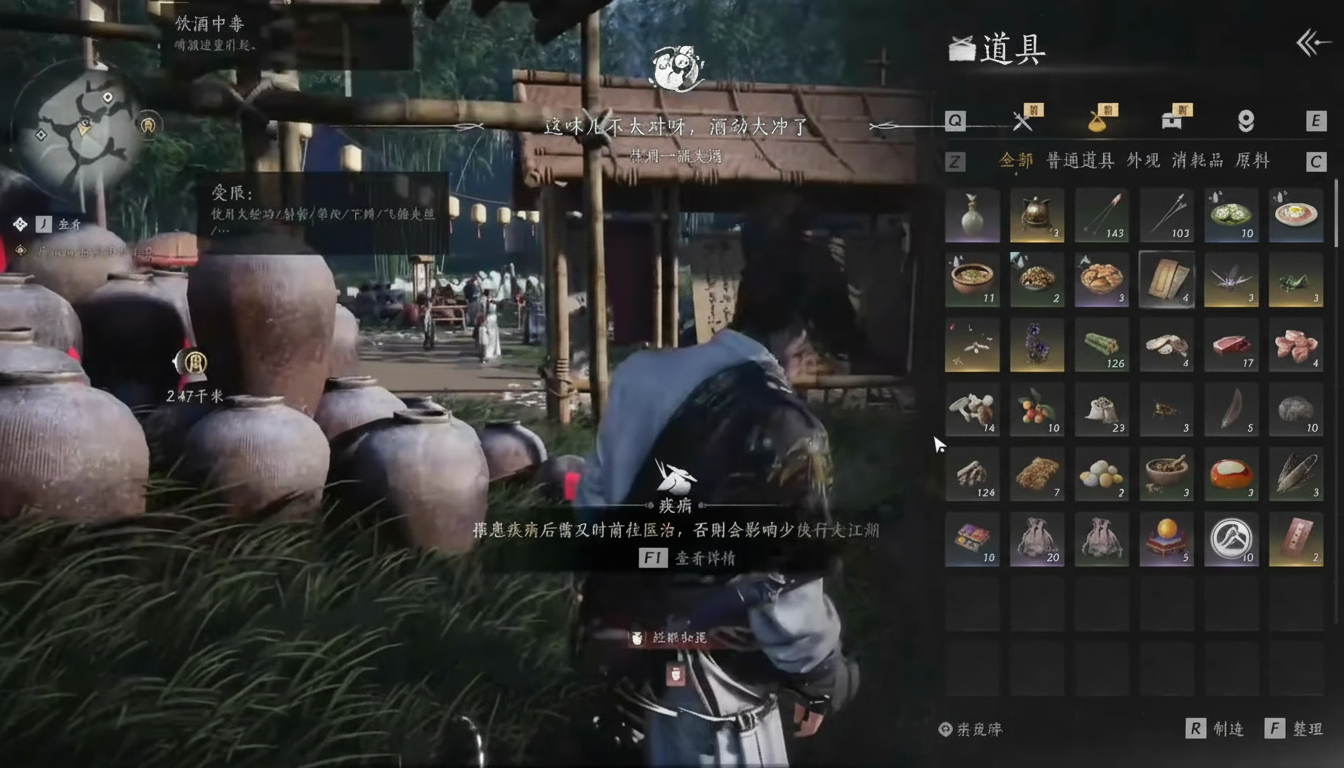Select the white porcelain vase item
The height and width of the screenshot is (768, 1344).
point(972,215)
